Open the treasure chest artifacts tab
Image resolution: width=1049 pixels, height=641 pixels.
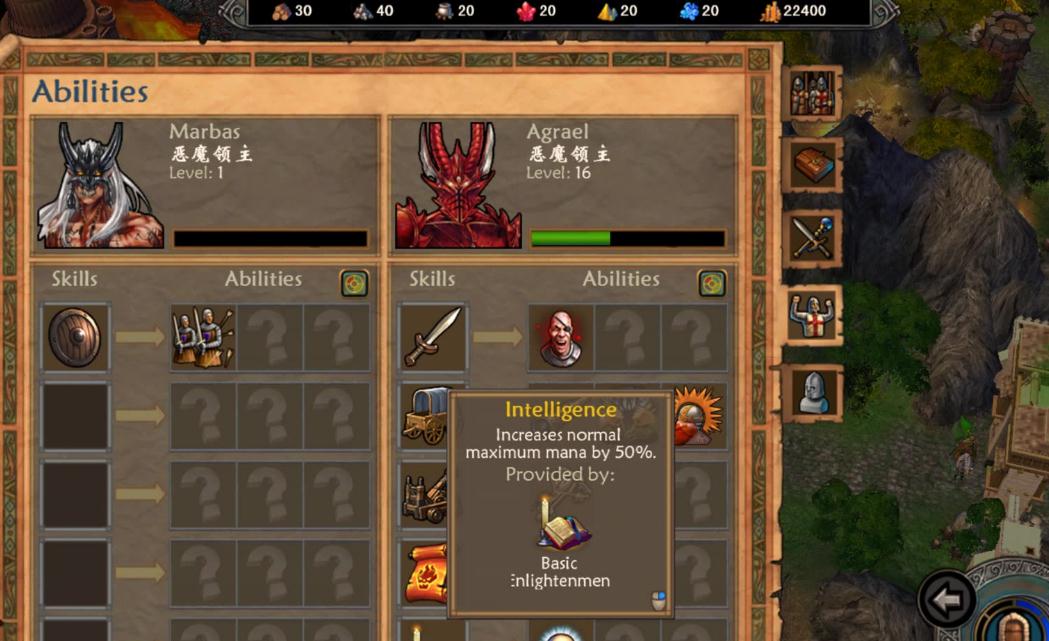pyautogui.click(x=812, y=166)
